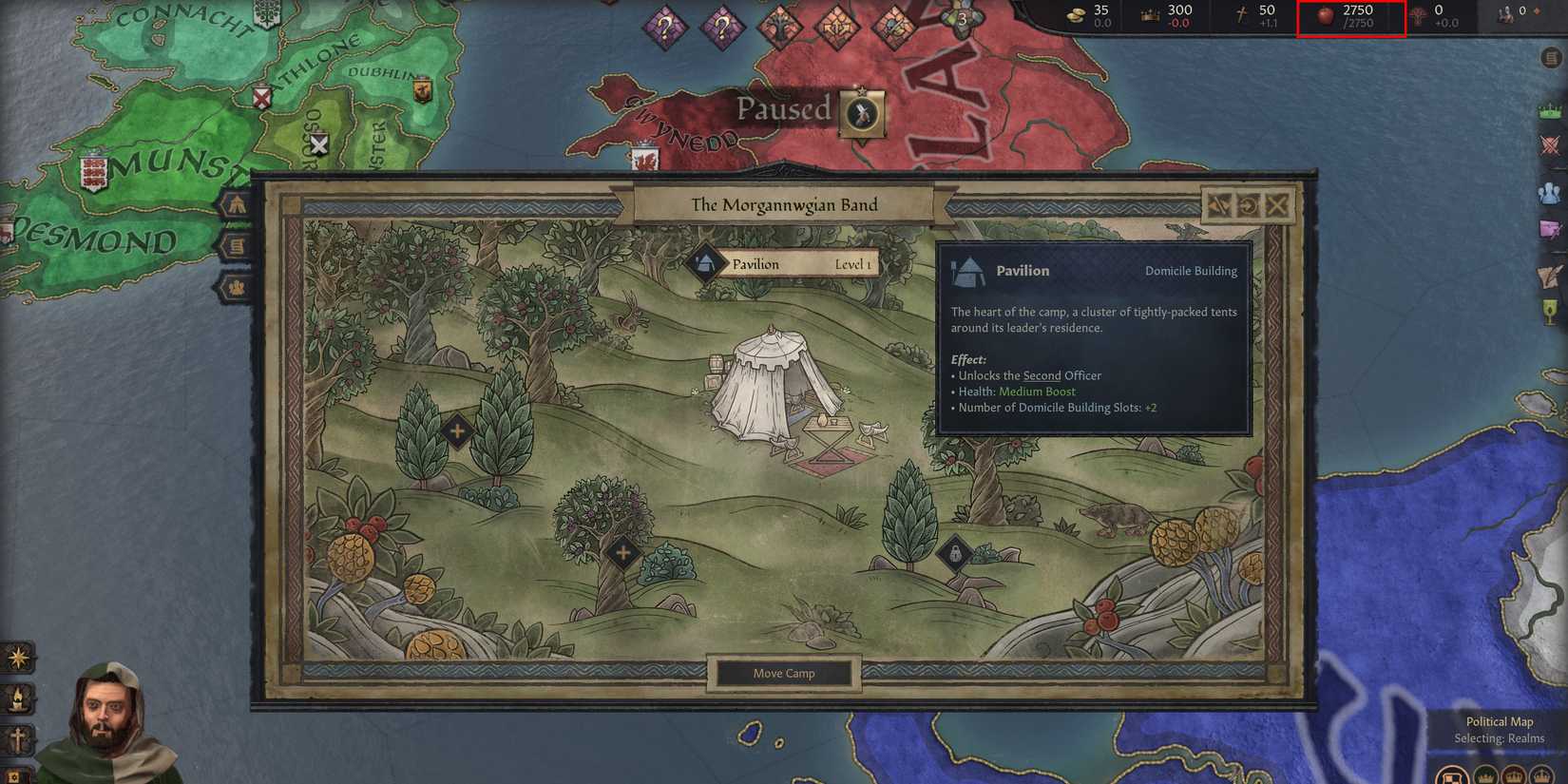Viewport: 1568px width, 784px height.
Task: Click the gold coins resource icon
Action: click(1077, 15)
